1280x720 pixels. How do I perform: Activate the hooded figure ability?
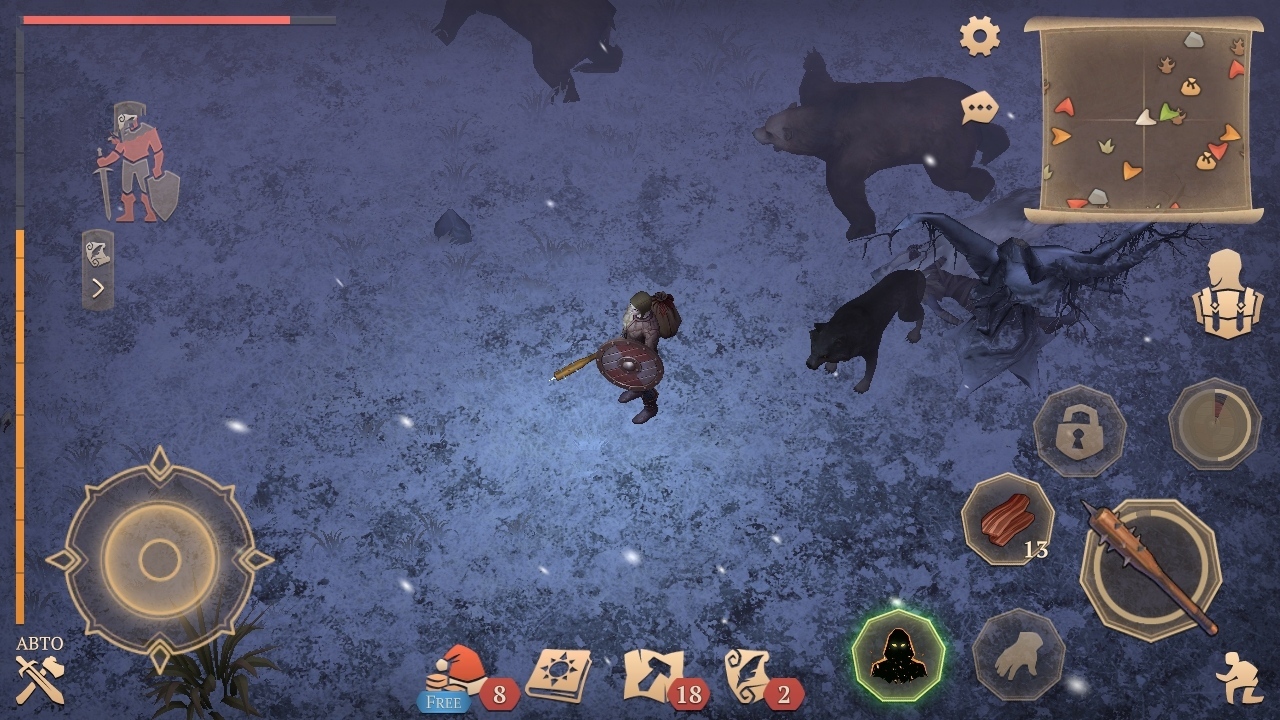[897, 656]
